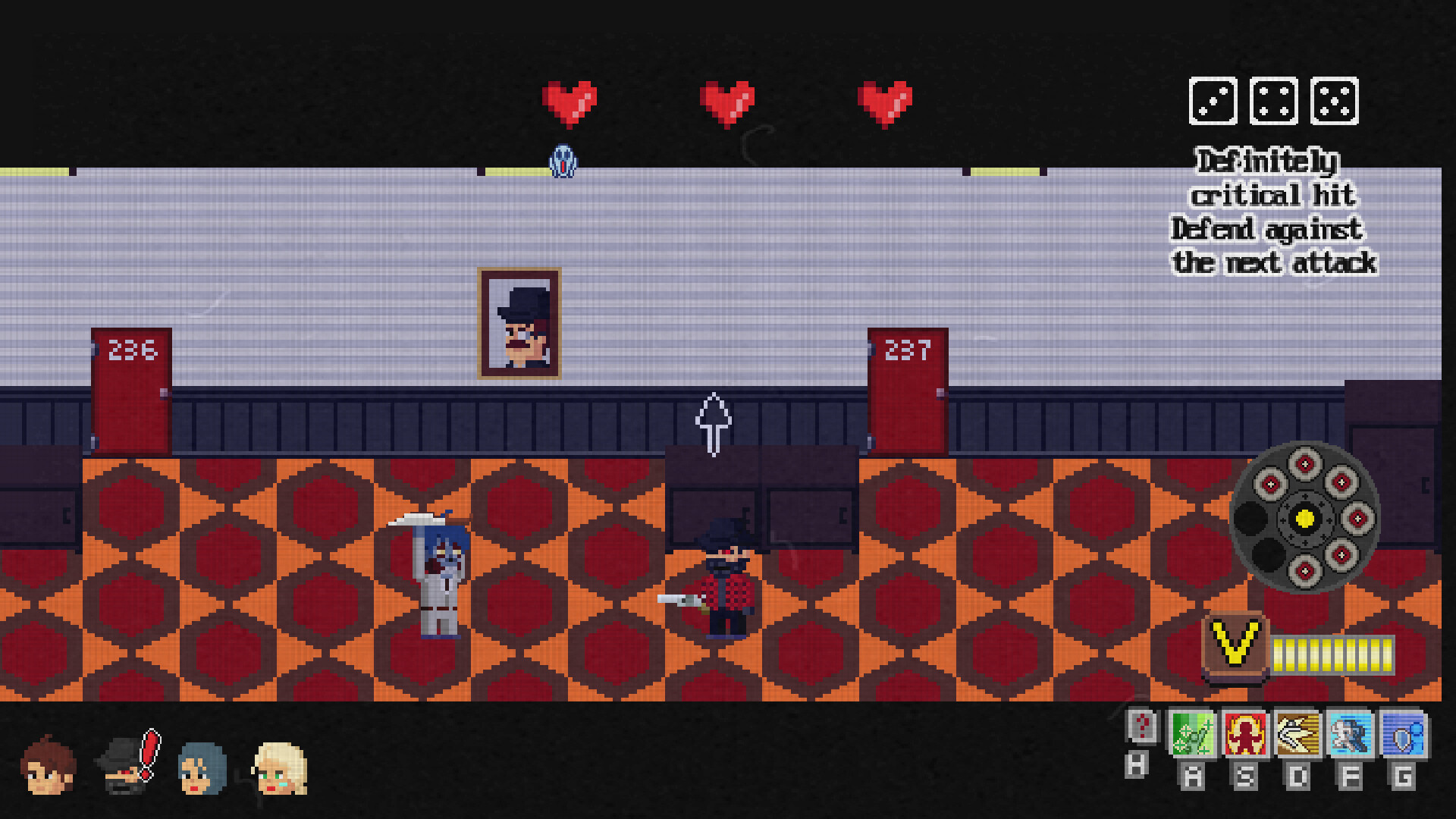Expand door 237 on the right
Image resolution: width=1456 pixels, height=819 pixels.
(x=907, y=391)
